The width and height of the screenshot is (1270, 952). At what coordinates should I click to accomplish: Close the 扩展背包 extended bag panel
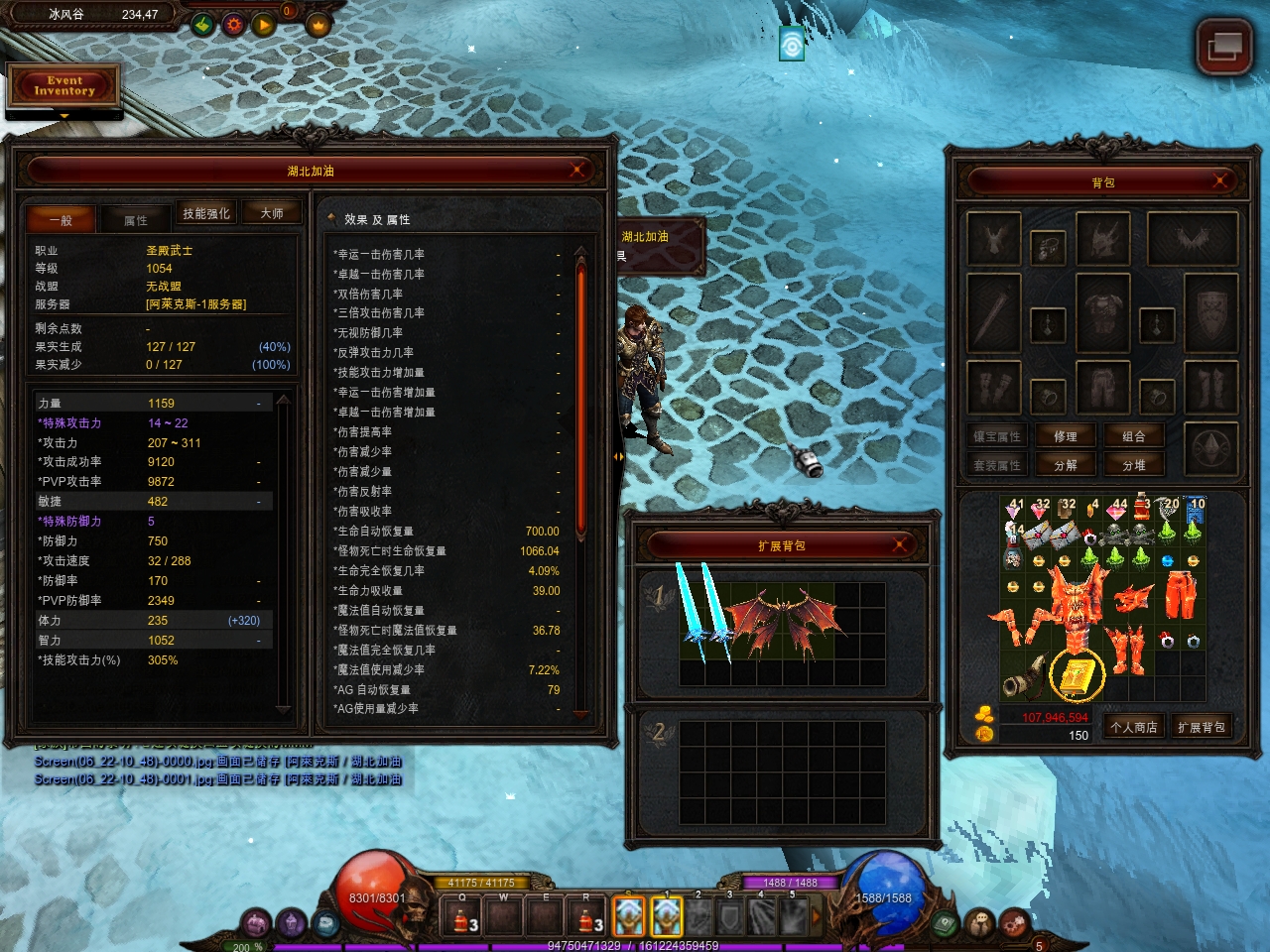coord(900,544)
